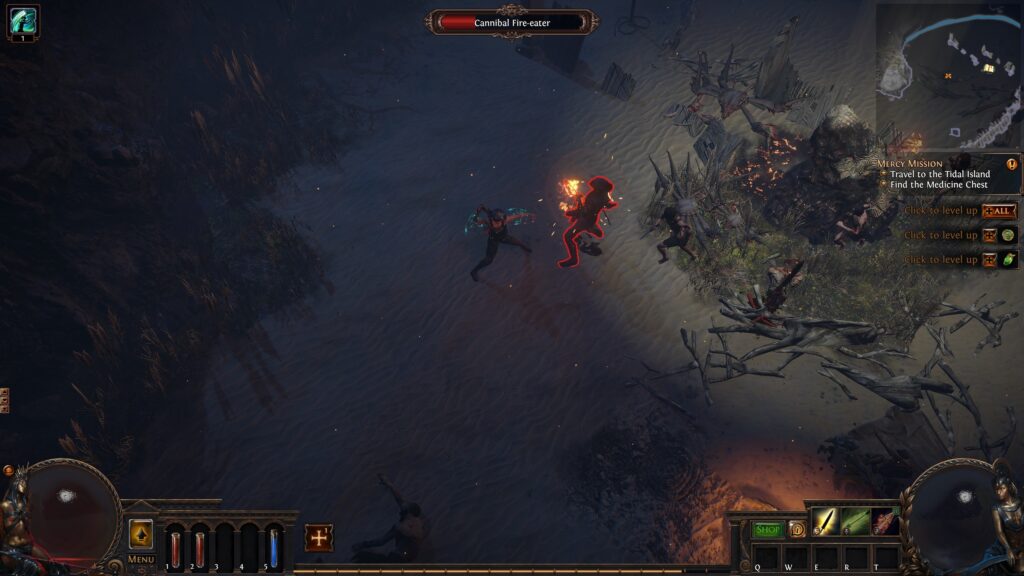Image resolution: width=1024 pixels, height=576 pixels.
Task: Open the passive skill points plus icon
Action: (319, 537)
